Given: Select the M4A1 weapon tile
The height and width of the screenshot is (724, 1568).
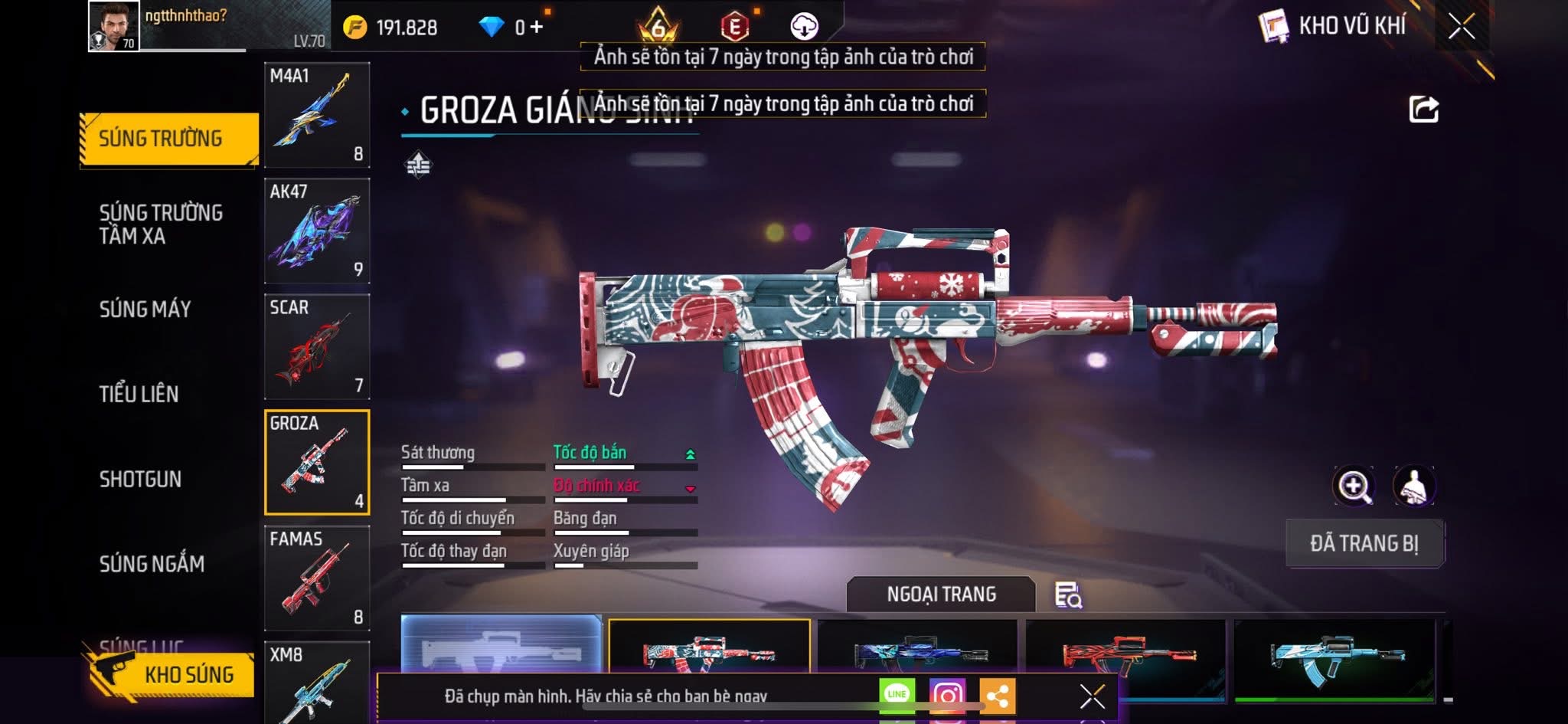Looking at the screenshot, I should point(317,115).
